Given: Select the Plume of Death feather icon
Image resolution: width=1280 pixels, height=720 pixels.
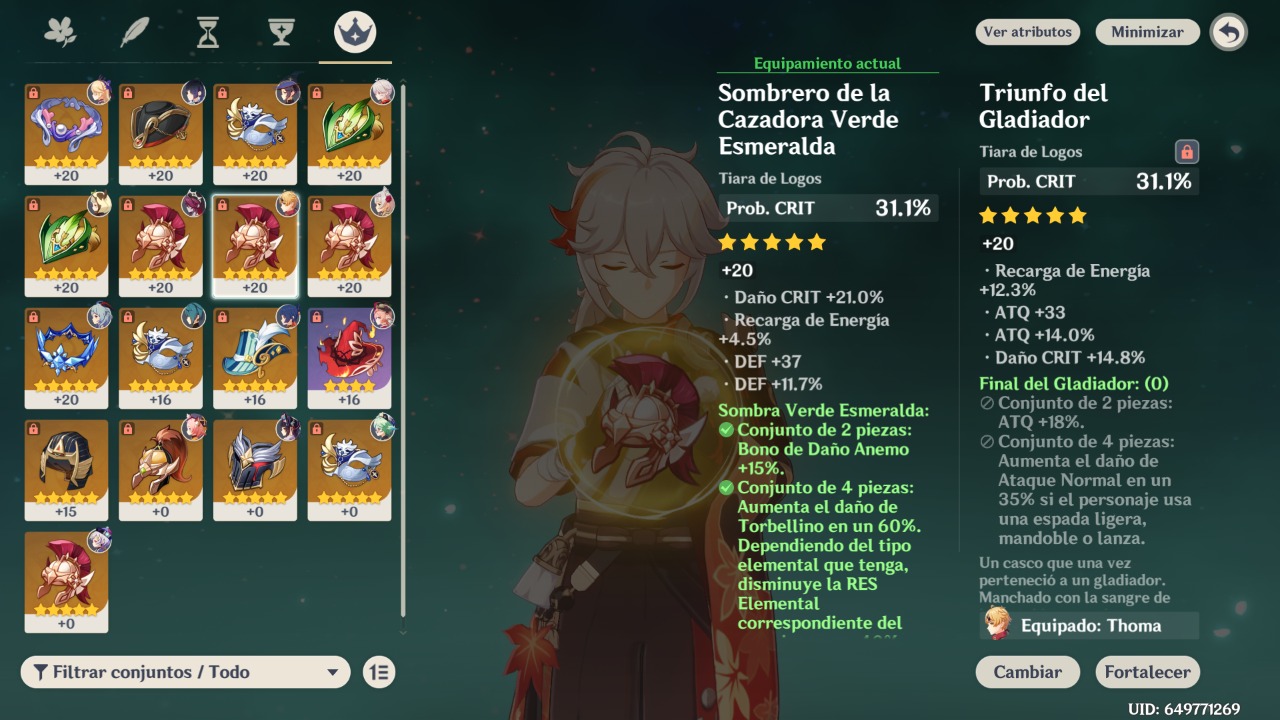Looking at the screenshot, I should point(135,30).
